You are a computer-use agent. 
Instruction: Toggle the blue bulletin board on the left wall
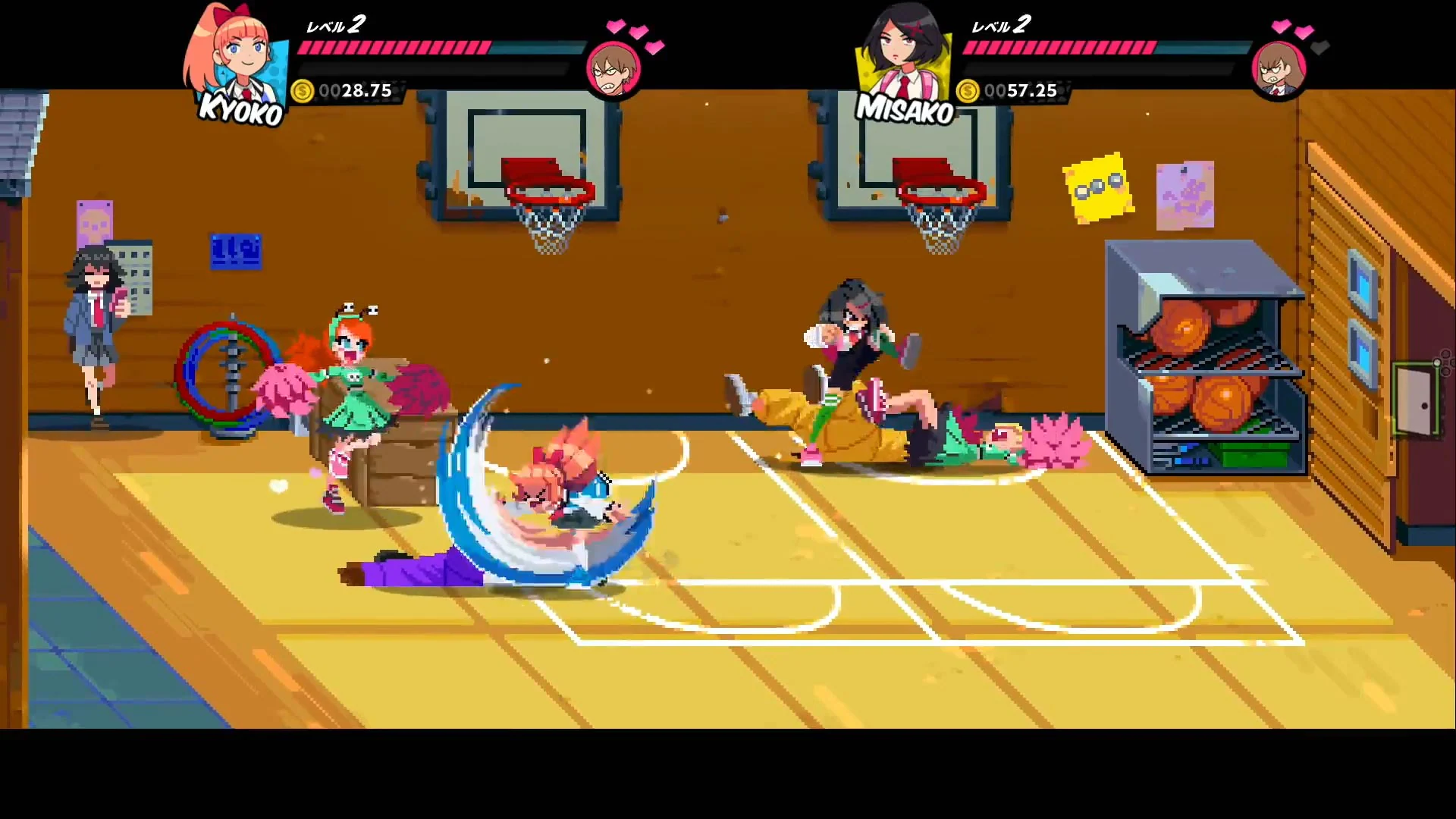point(237,250)
